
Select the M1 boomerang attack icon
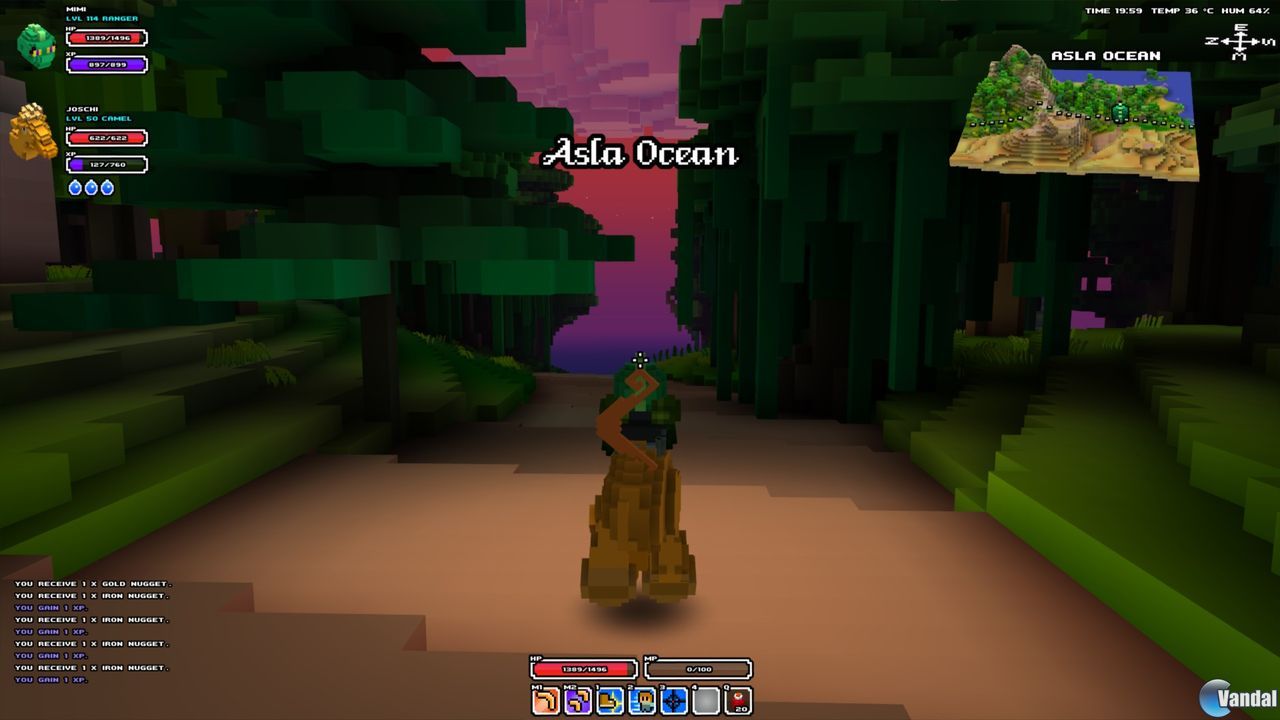pyautogui.click(x=545, y=700)
